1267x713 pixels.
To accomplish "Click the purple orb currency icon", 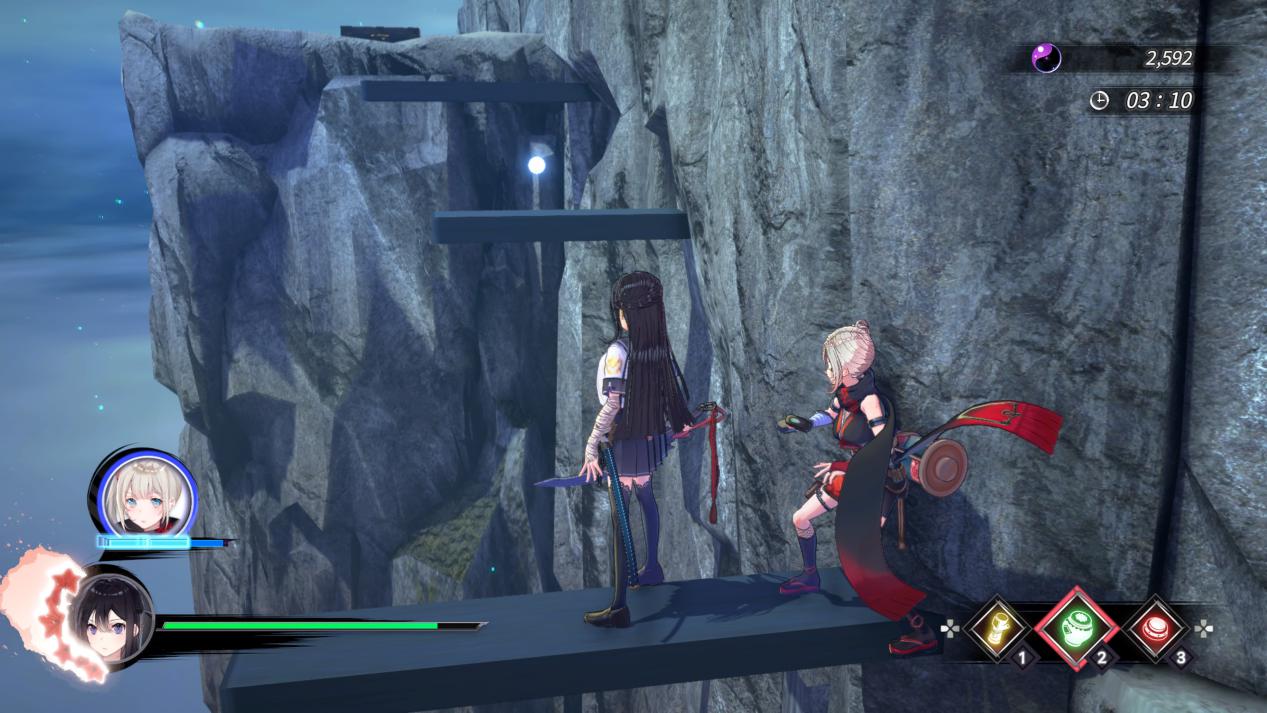I will point(1046,58).
